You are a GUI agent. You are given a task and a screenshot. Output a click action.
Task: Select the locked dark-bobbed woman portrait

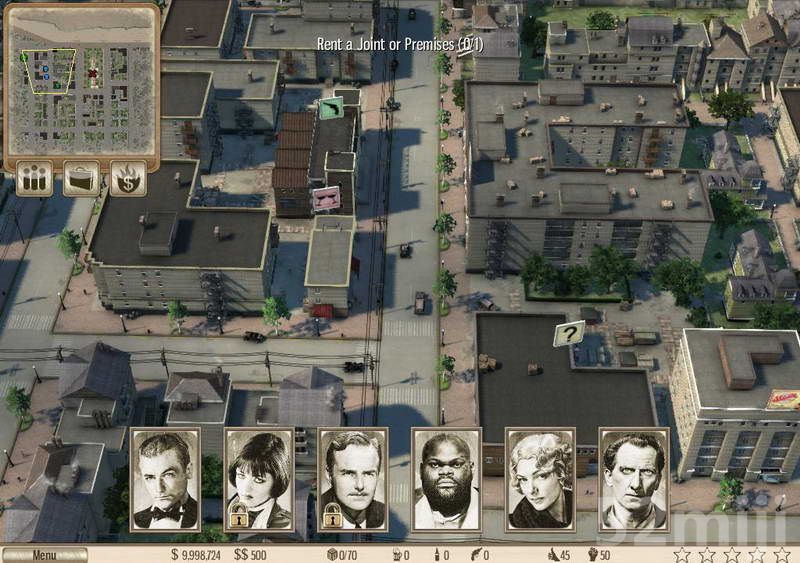coord(259,480)
